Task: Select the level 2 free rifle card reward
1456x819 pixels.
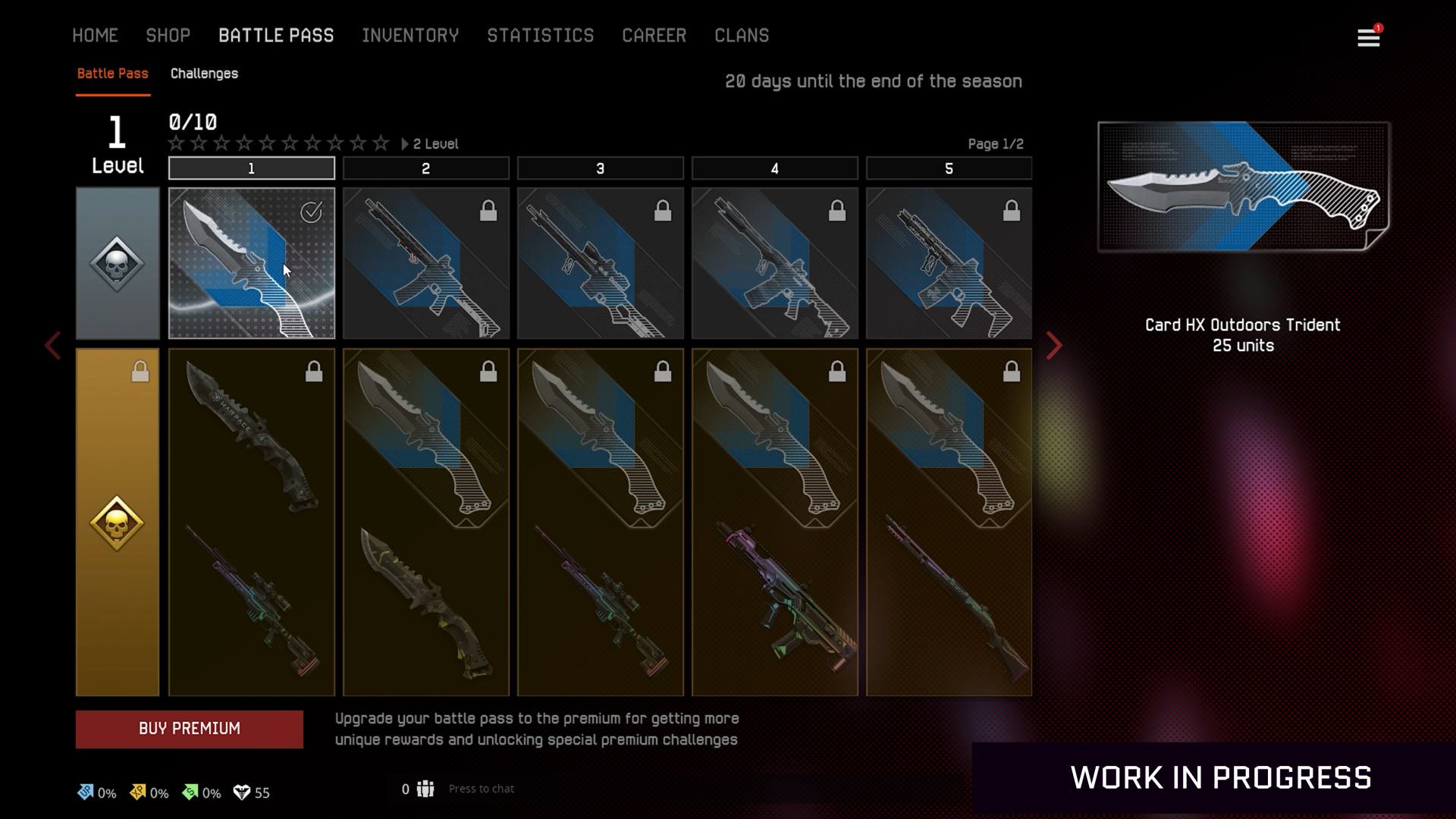Action: [x=425, y=262]
